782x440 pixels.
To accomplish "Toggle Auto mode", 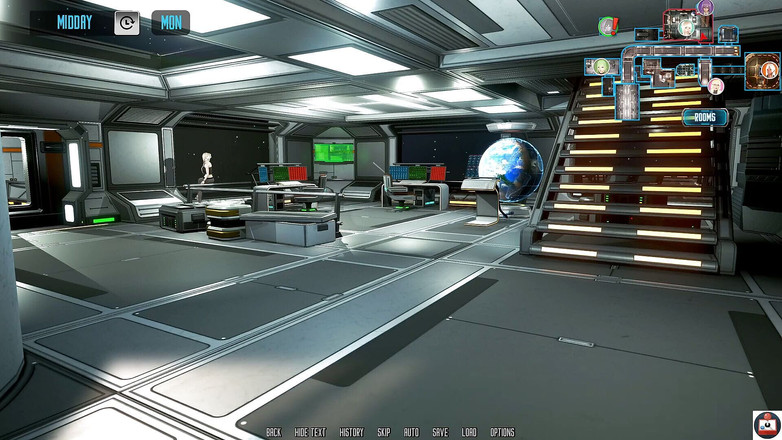I will pyautogui.click(x=411, y=432).
